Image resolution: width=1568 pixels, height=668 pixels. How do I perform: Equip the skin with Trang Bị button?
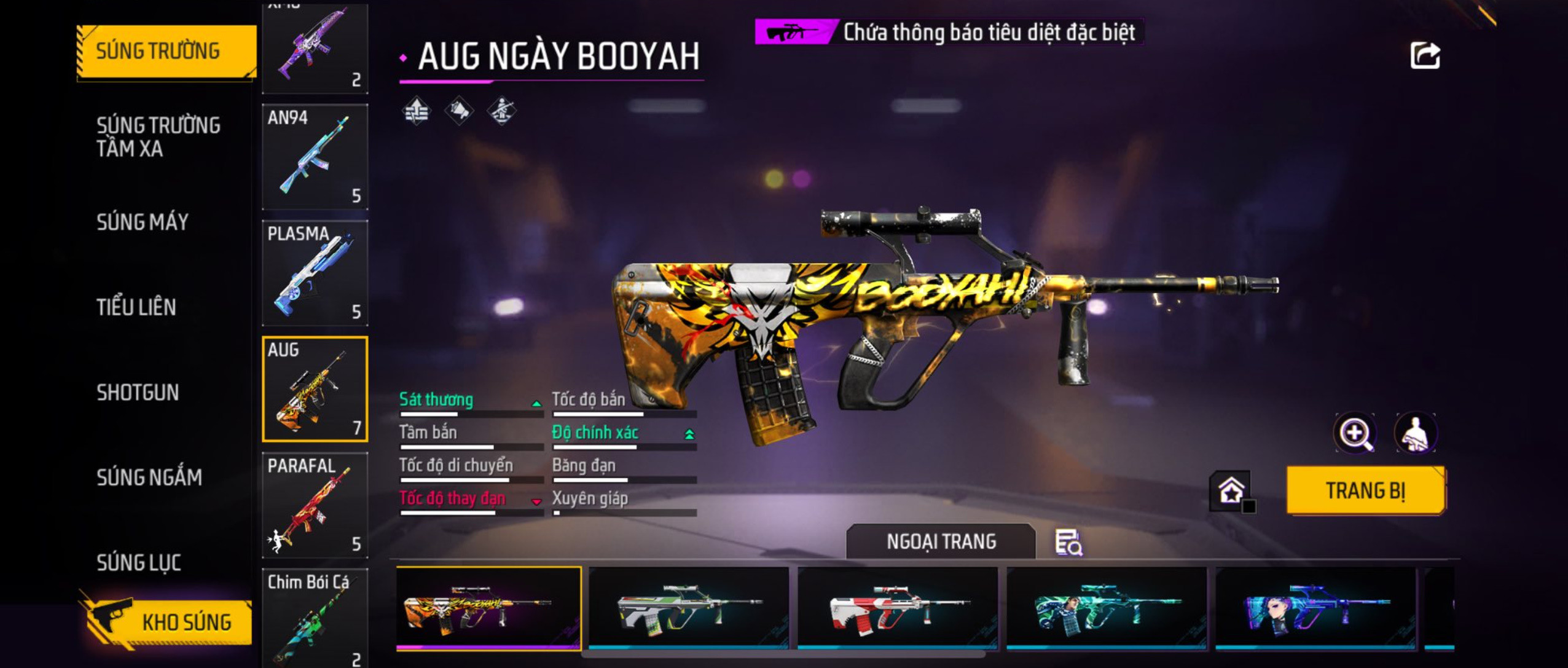(x=1365, y=490)
